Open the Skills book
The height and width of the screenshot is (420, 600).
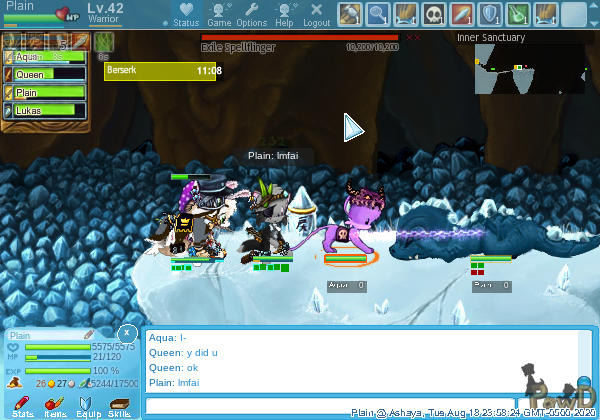click(x=119, y=404)
